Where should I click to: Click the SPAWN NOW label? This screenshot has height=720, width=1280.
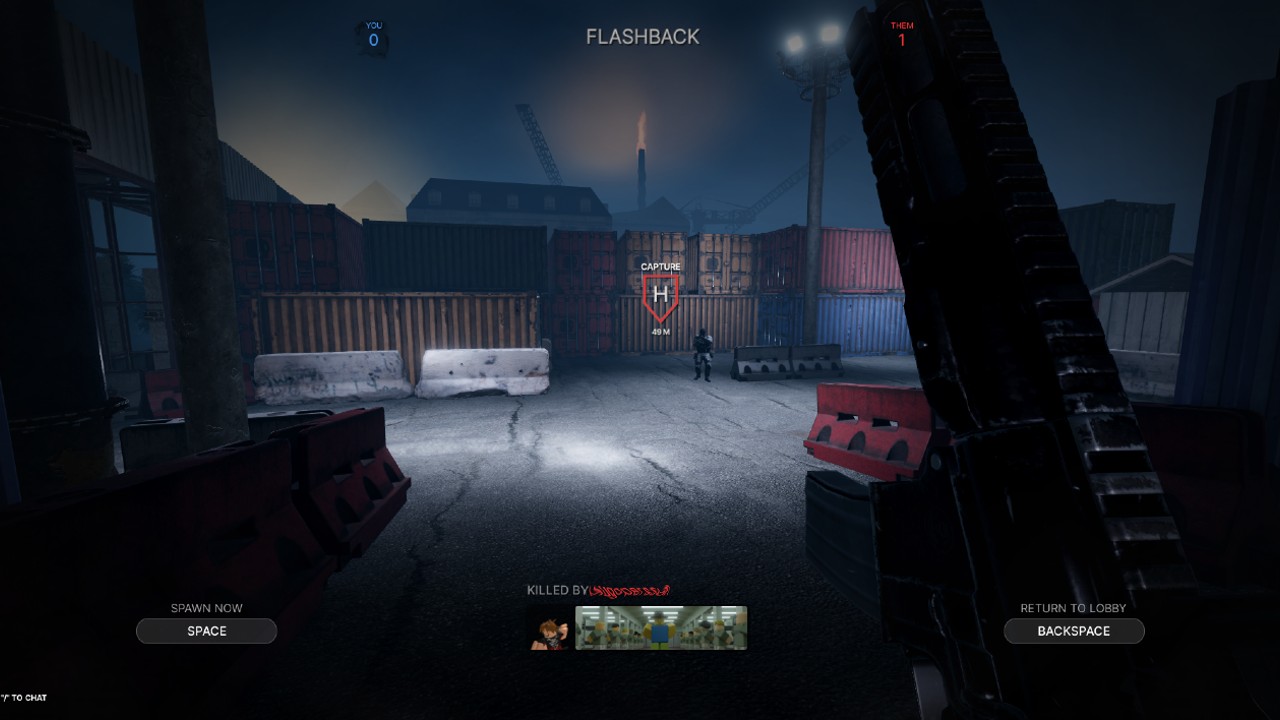tap(206, 607)
